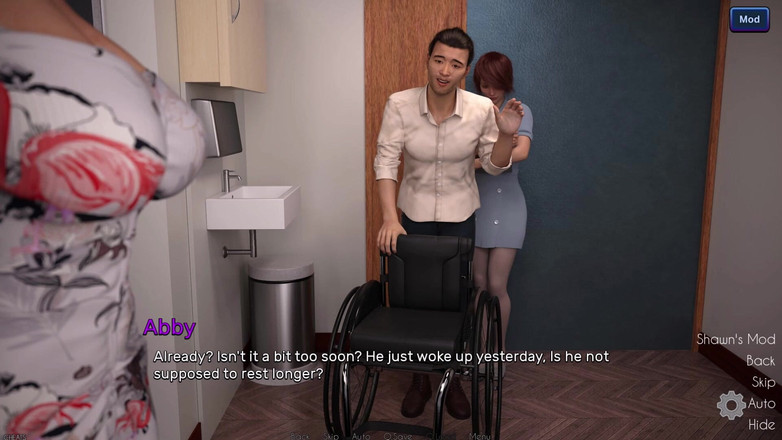Toggle Auto dialogue advance
Viewport: 782px width, 440px height.
point(762,404)
